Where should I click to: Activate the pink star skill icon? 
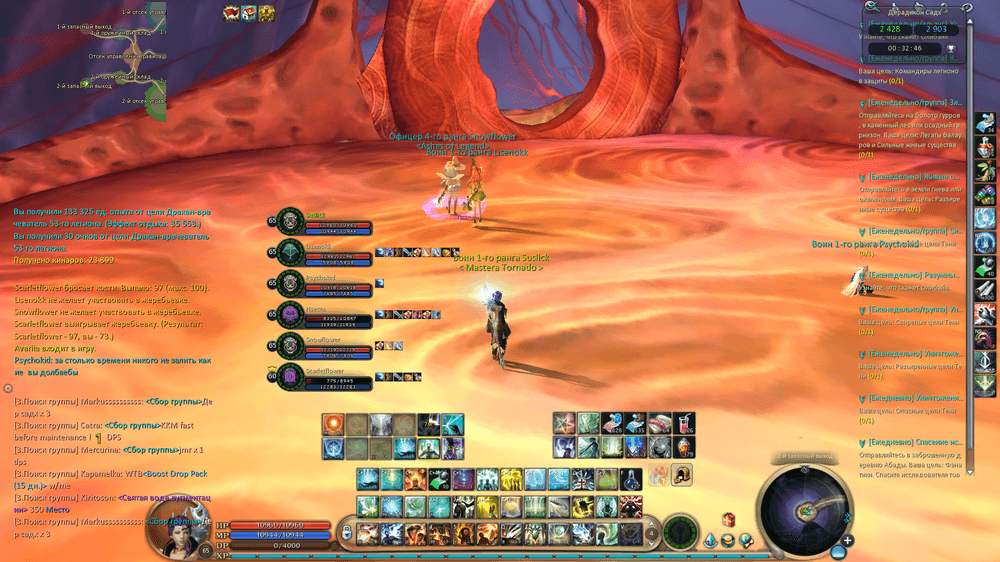[x=564, y=424]
